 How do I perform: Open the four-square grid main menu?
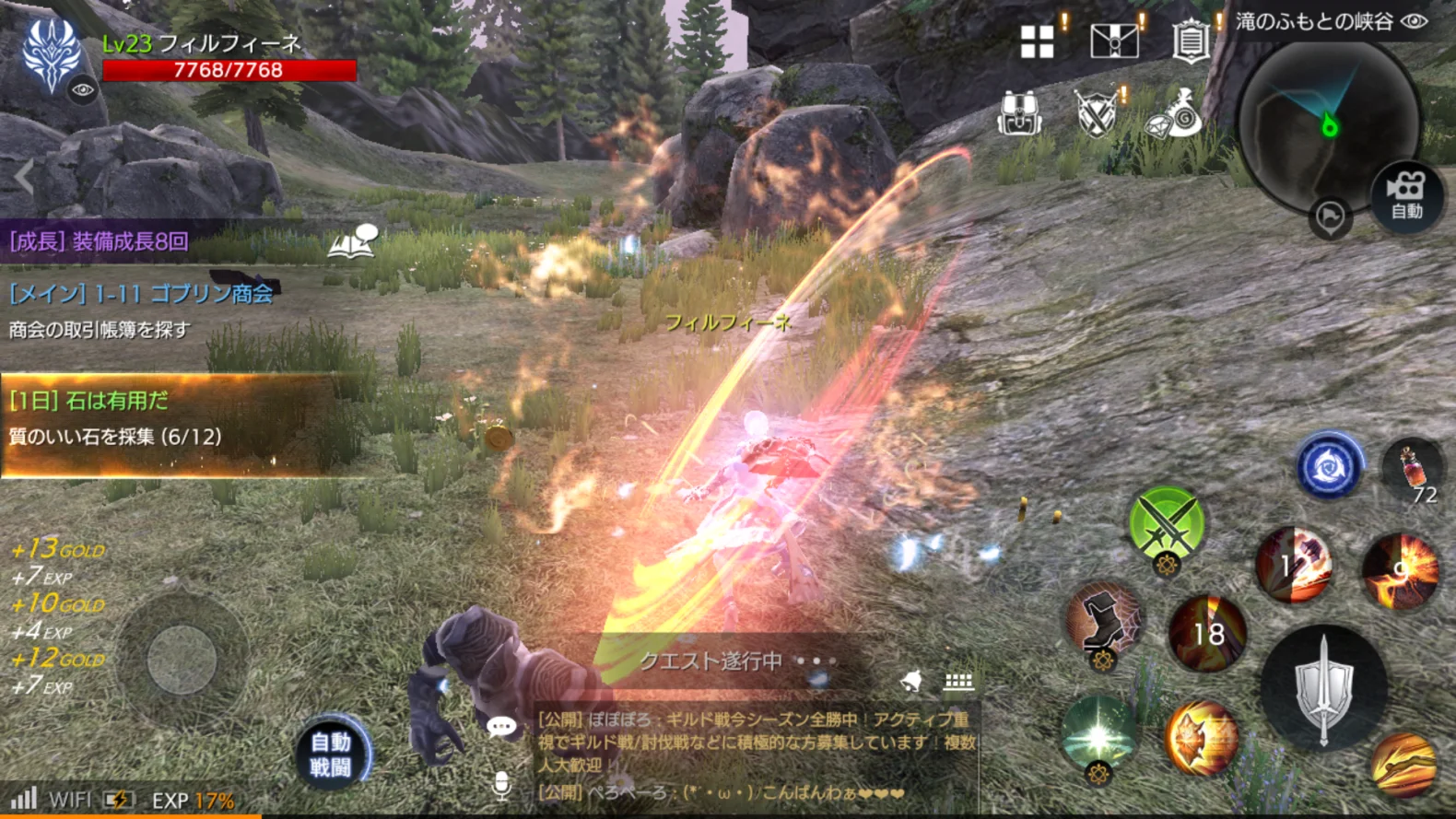click(1037, 41)
